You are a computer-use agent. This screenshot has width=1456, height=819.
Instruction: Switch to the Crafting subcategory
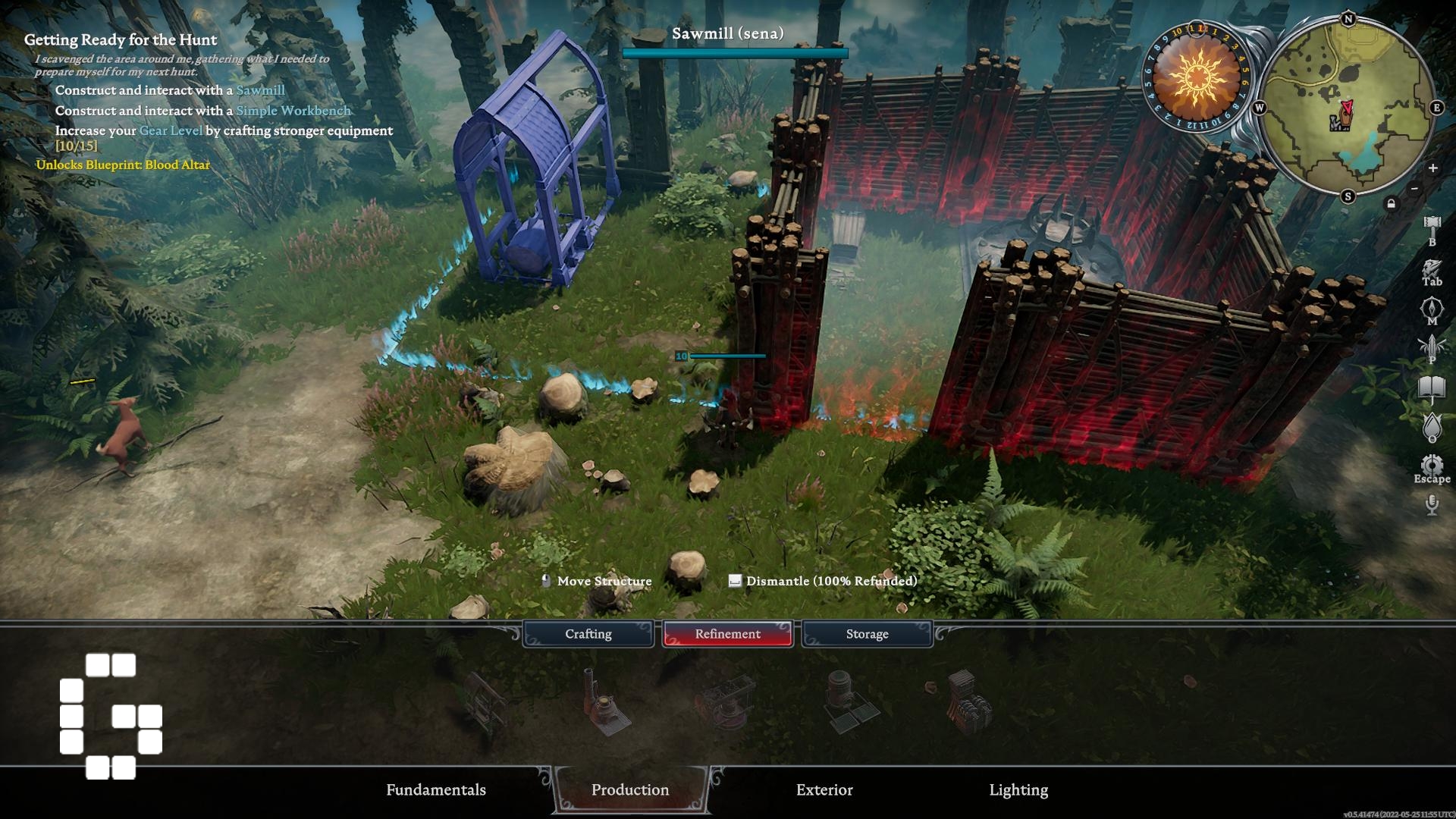click(588, 634)
